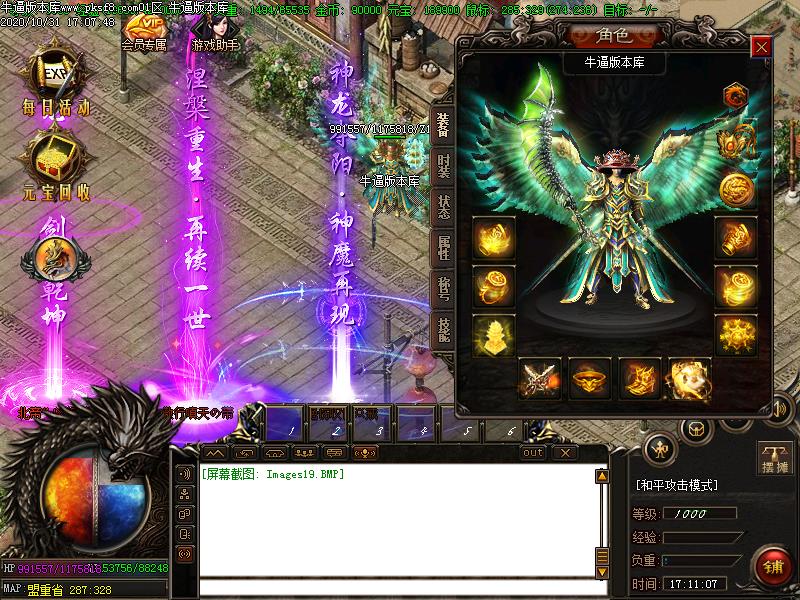
Task: Click the chat window's 'out' button
Action: 533,453
